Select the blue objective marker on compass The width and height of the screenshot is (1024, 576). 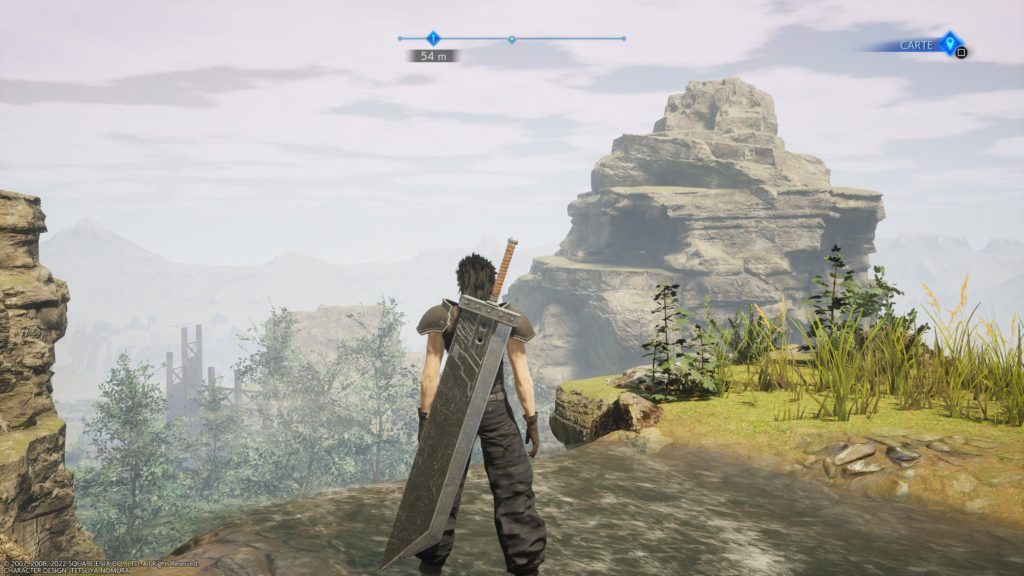pos(433,38)
